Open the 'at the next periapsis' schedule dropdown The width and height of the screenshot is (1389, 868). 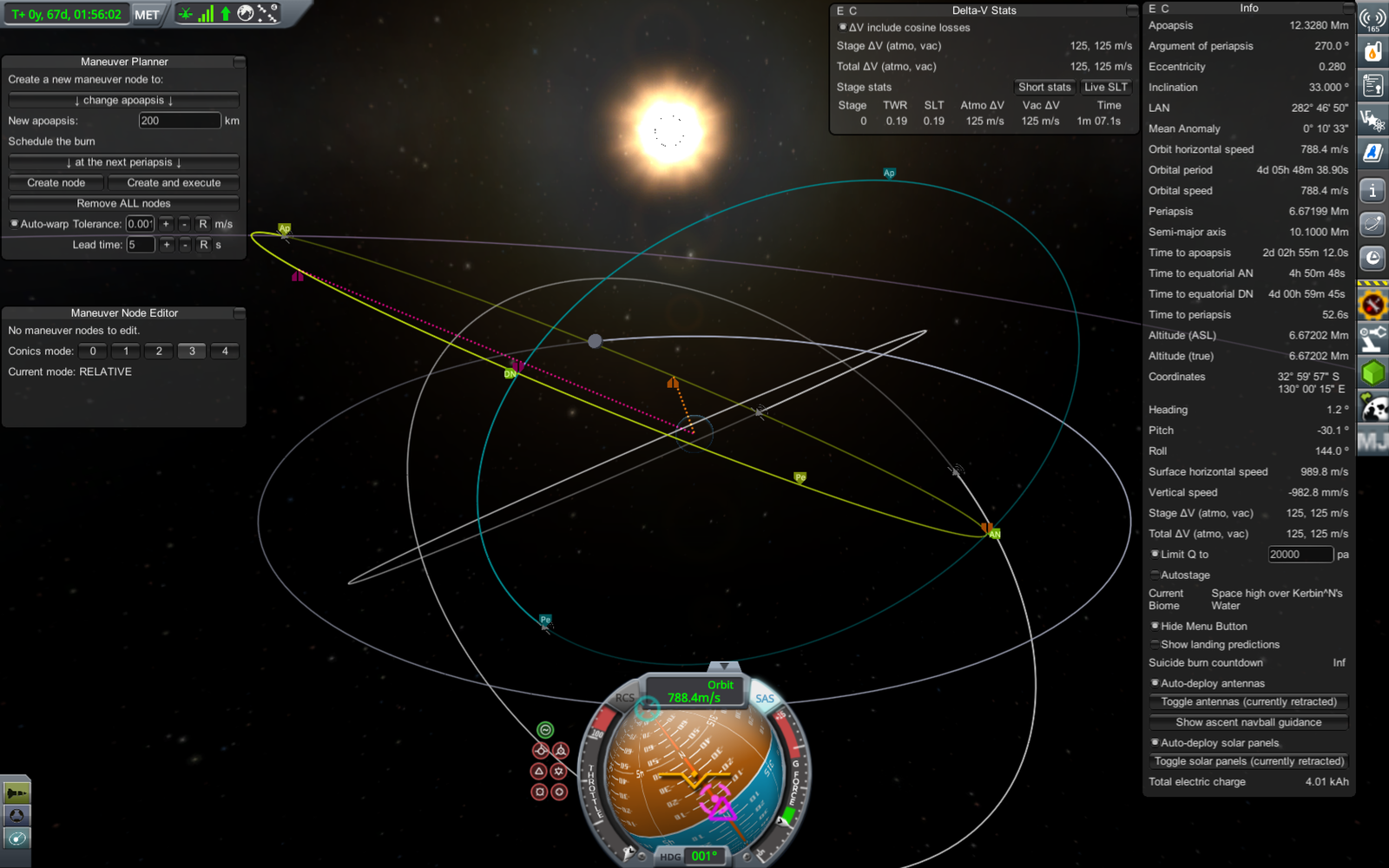[123, 162]
